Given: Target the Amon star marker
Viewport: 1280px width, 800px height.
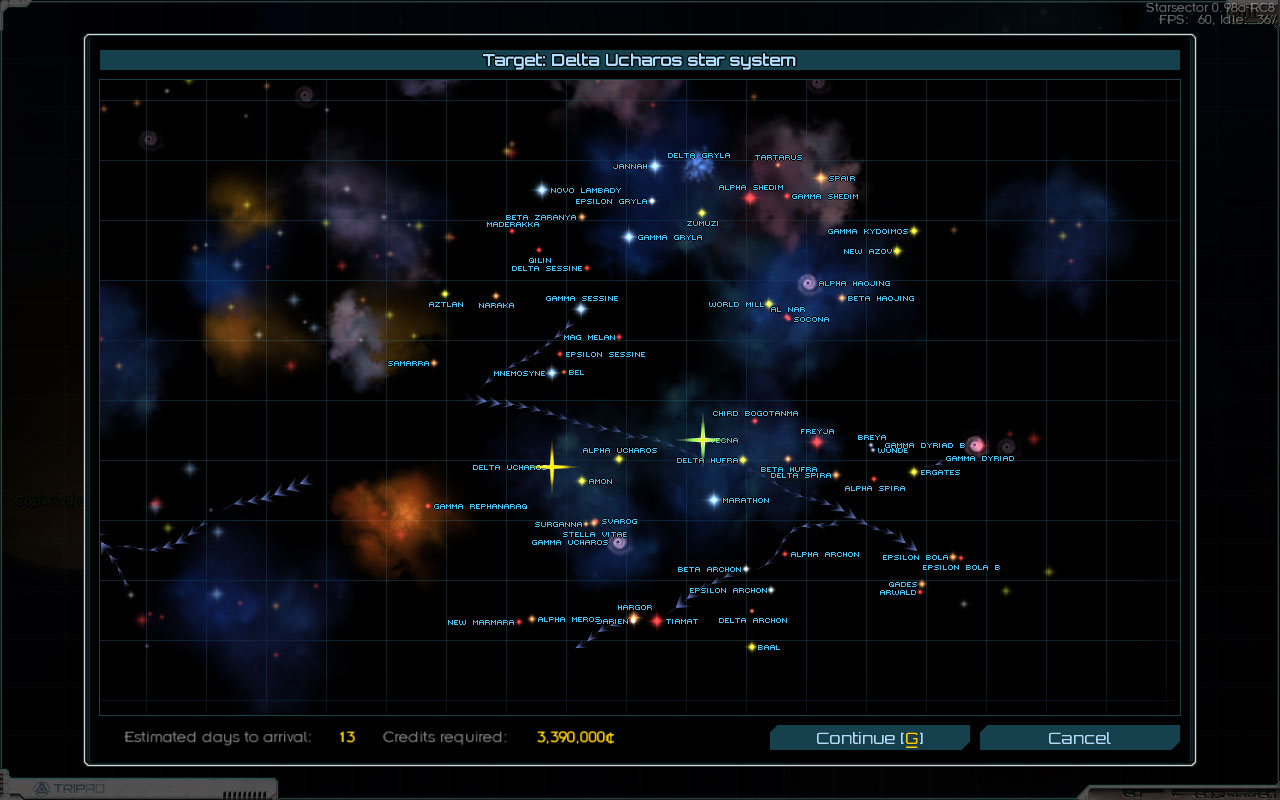Looking at the screenshot, I should coord(582,481).
